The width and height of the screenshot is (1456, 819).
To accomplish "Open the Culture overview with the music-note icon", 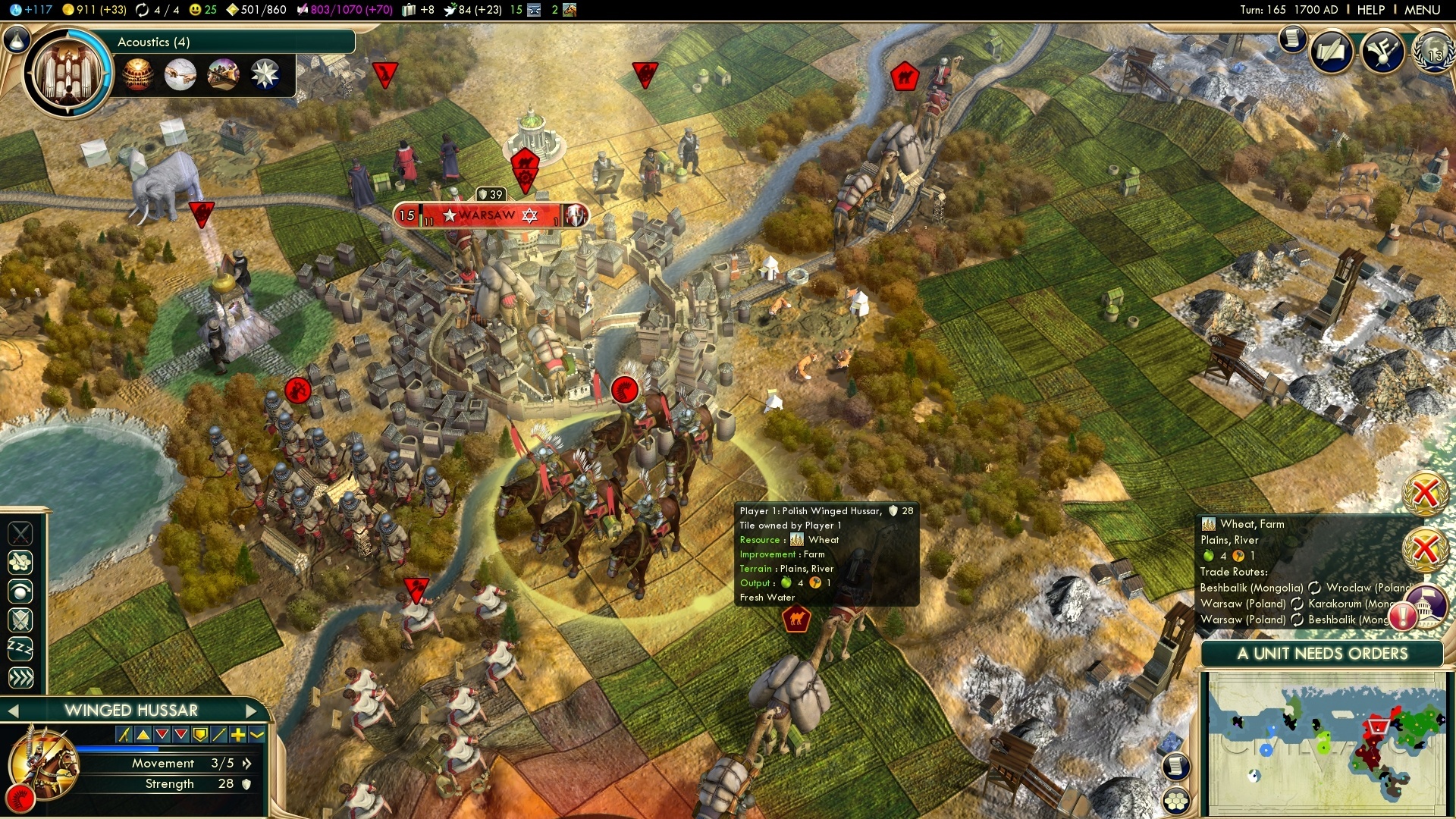I will (x=1382, y=52).
